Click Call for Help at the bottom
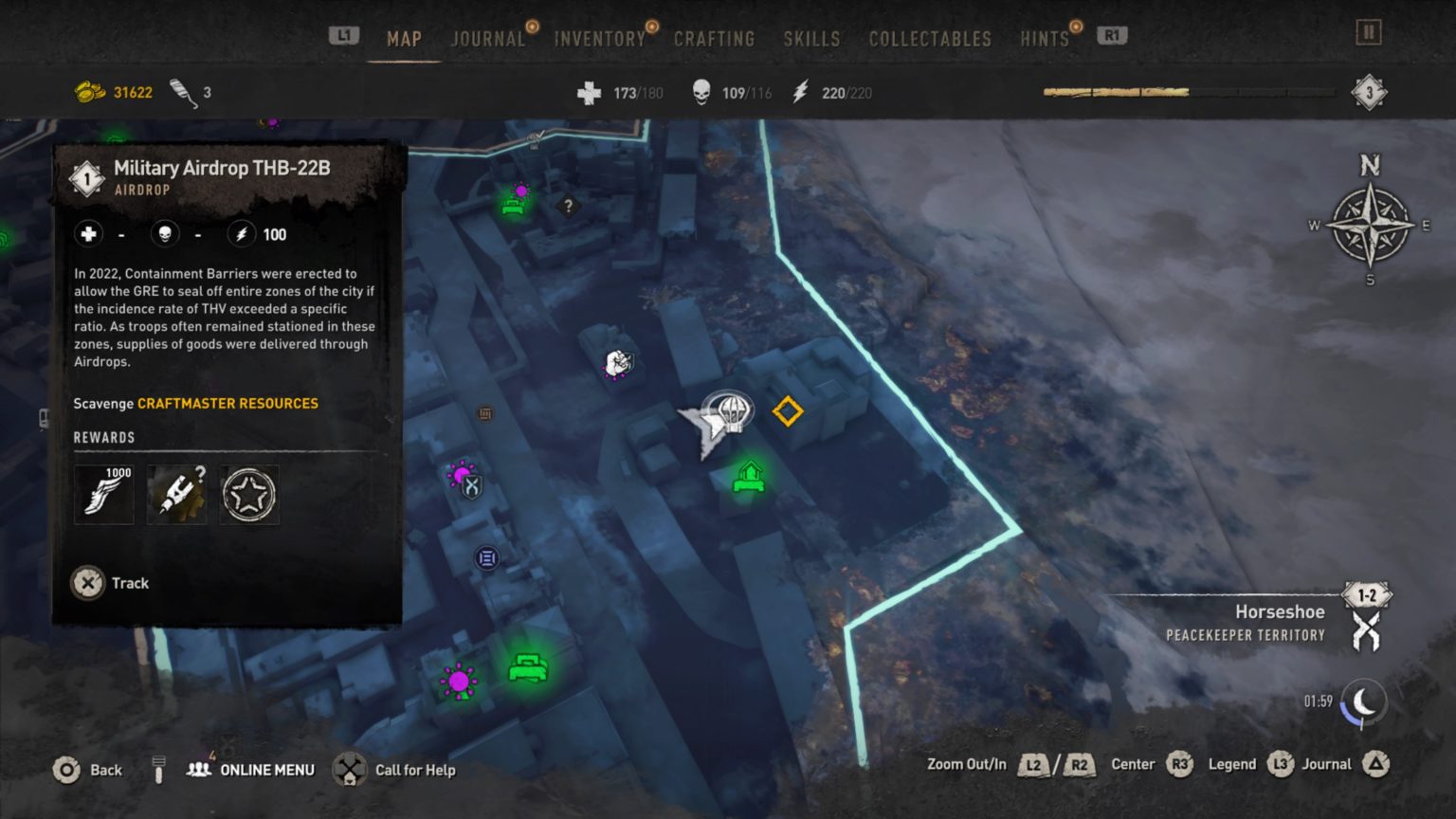The image size is (1456, 819). (415, 770)
